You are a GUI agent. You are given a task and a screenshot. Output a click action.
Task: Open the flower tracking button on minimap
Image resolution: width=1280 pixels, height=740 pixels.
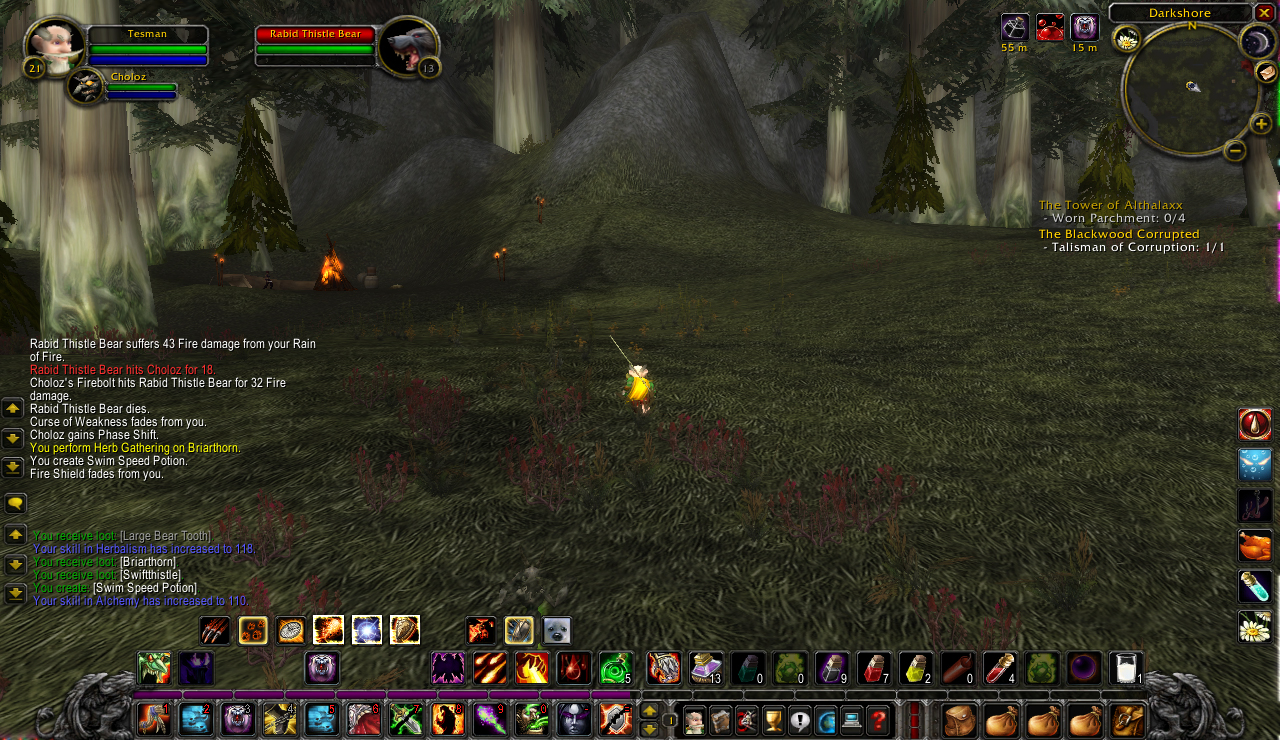[1127, 39]
